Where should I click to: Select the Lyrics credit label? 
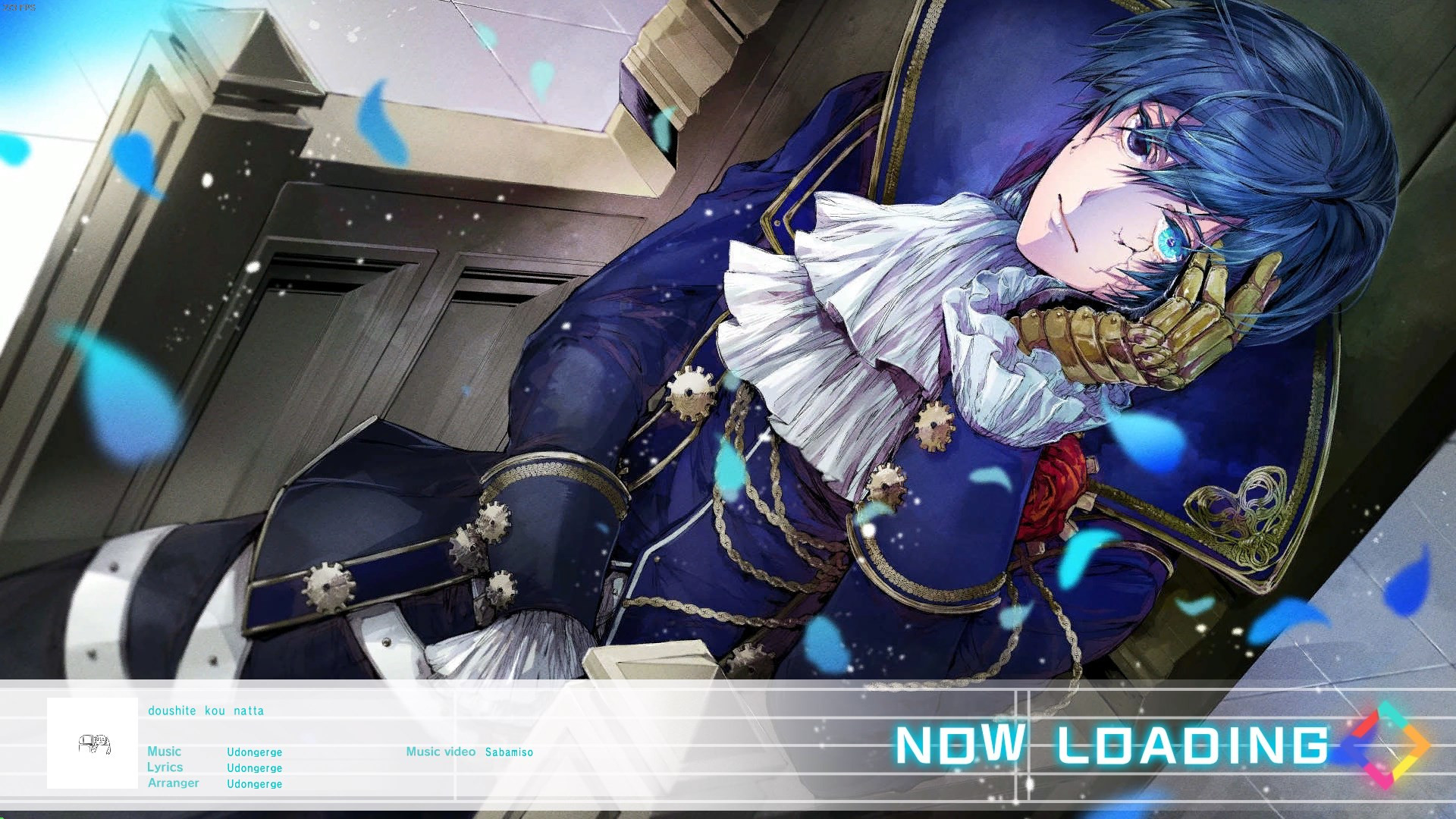click(x=165, y=767)
